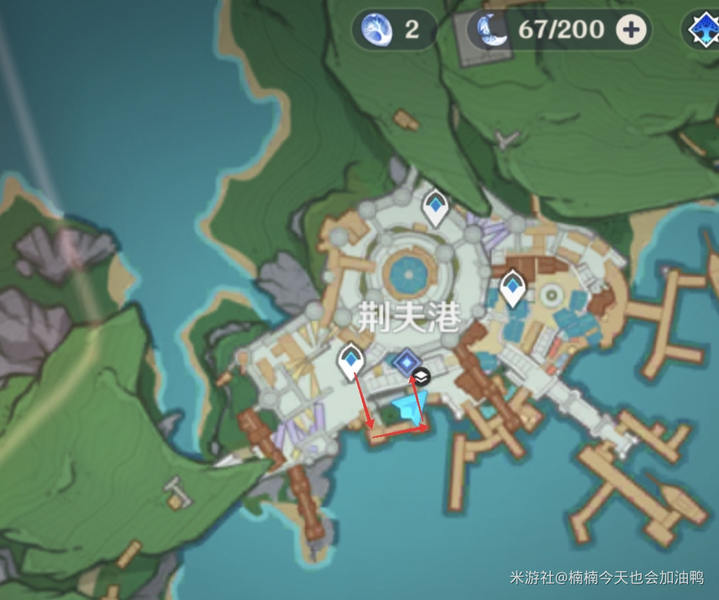Select the teleport waypoint east of the 荆夫港 label

click(x=513, y=288)
